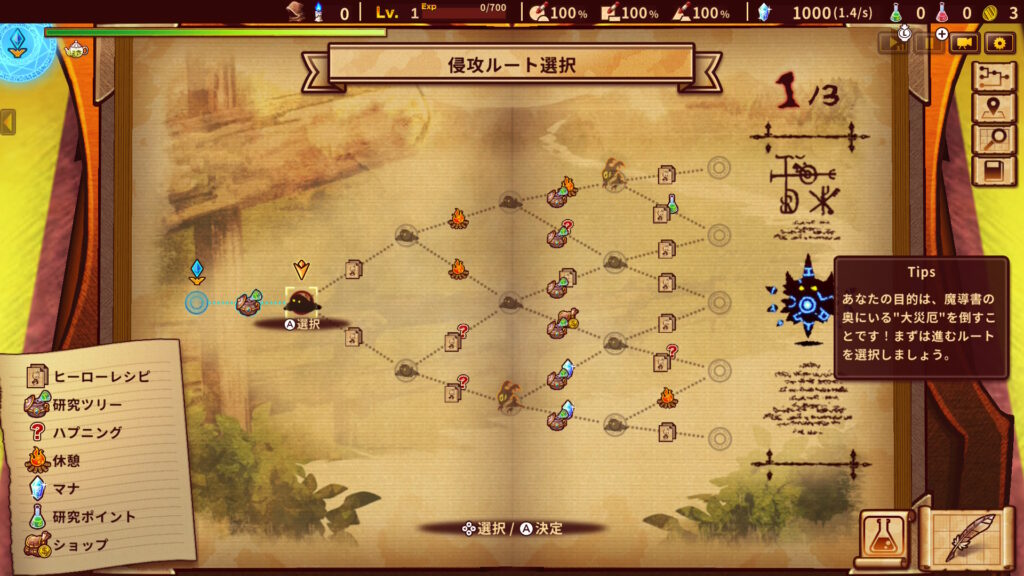Click the blue crystal magic circle icon
This screenshot has height=576, width=1024.
18,42
